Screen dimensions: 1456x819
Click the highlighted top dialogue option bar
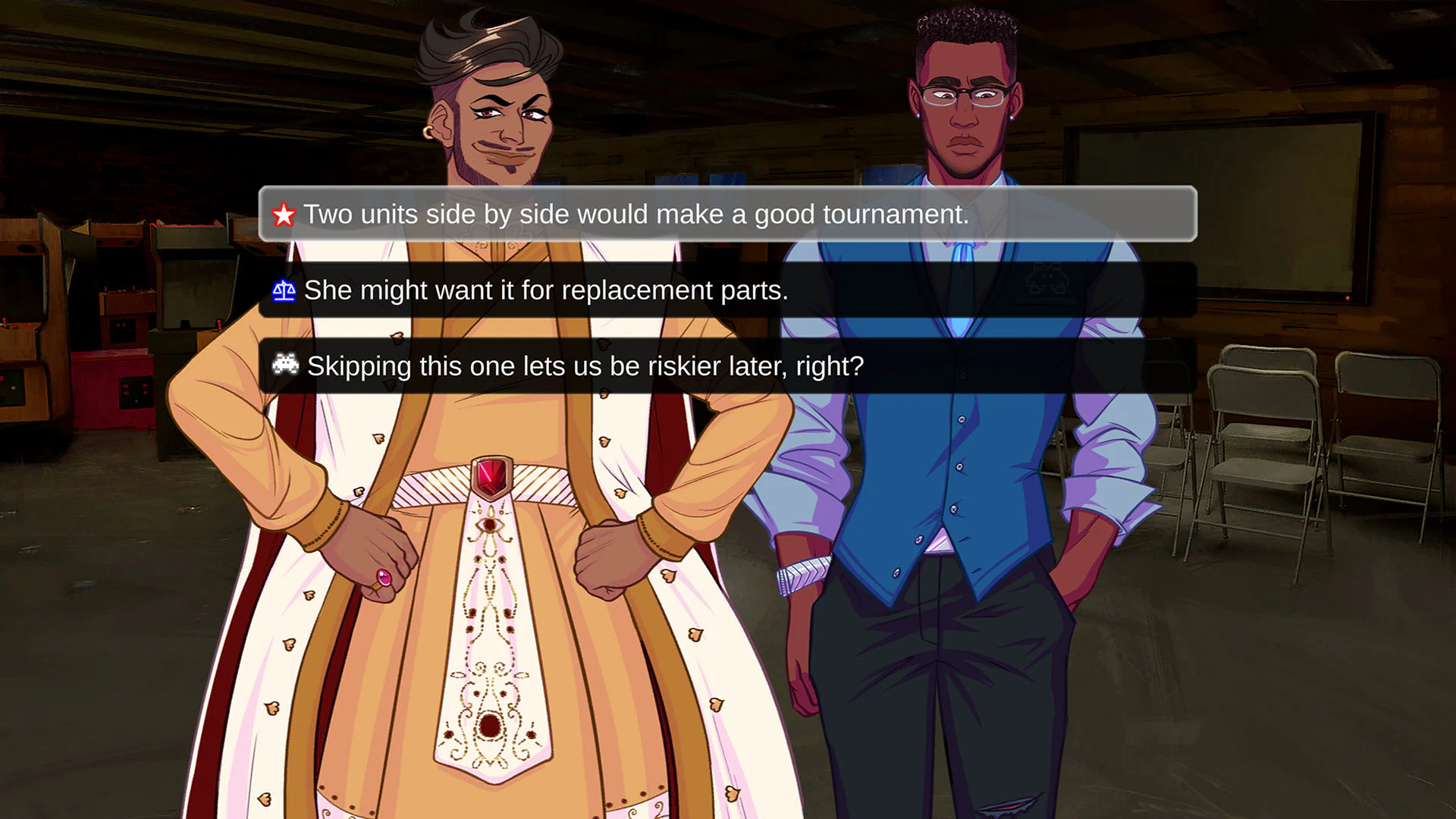(728, 215)
